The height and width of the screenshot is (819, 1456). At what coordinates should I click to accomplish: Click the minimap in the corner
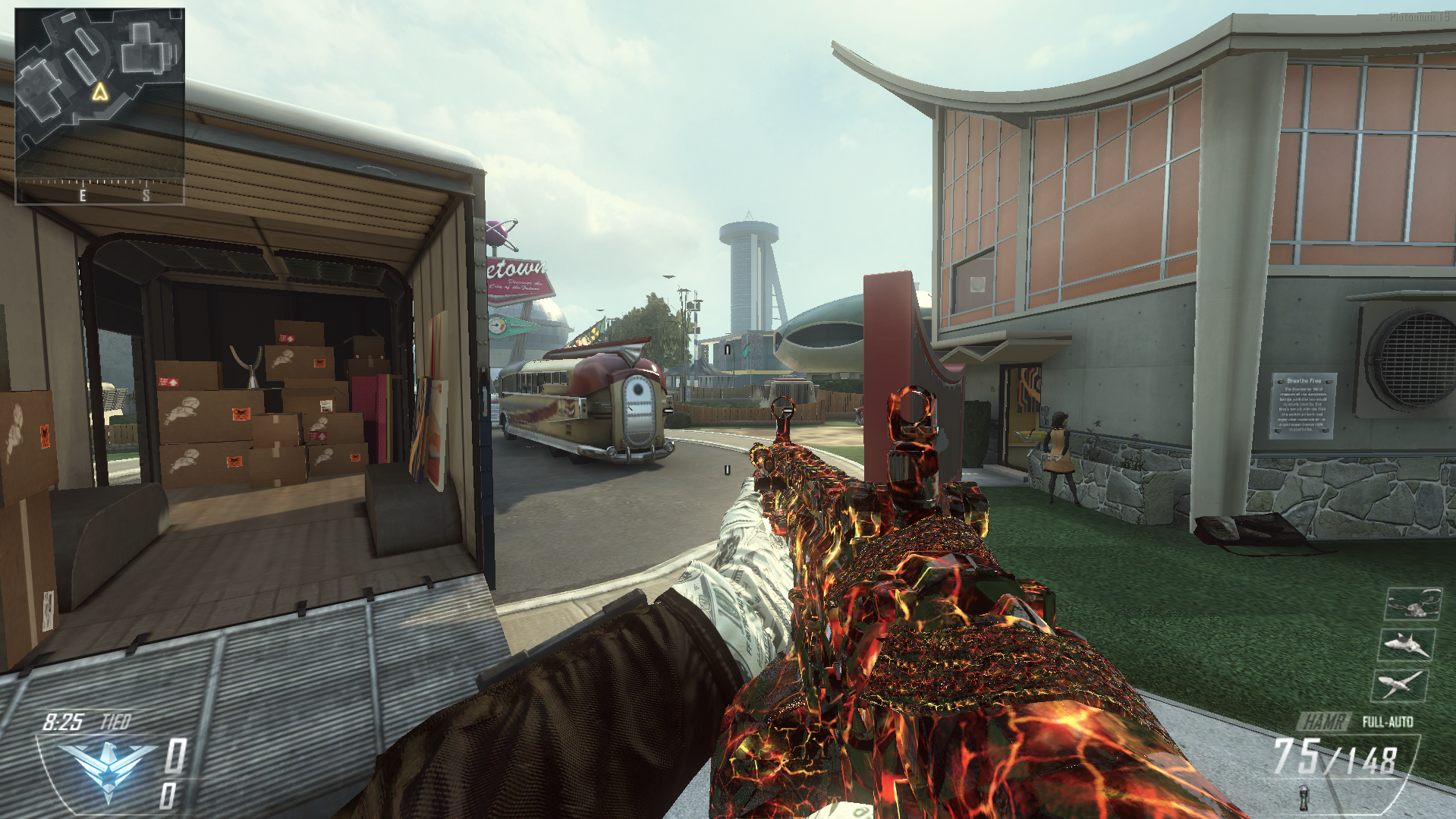click(x=99, y=93)
